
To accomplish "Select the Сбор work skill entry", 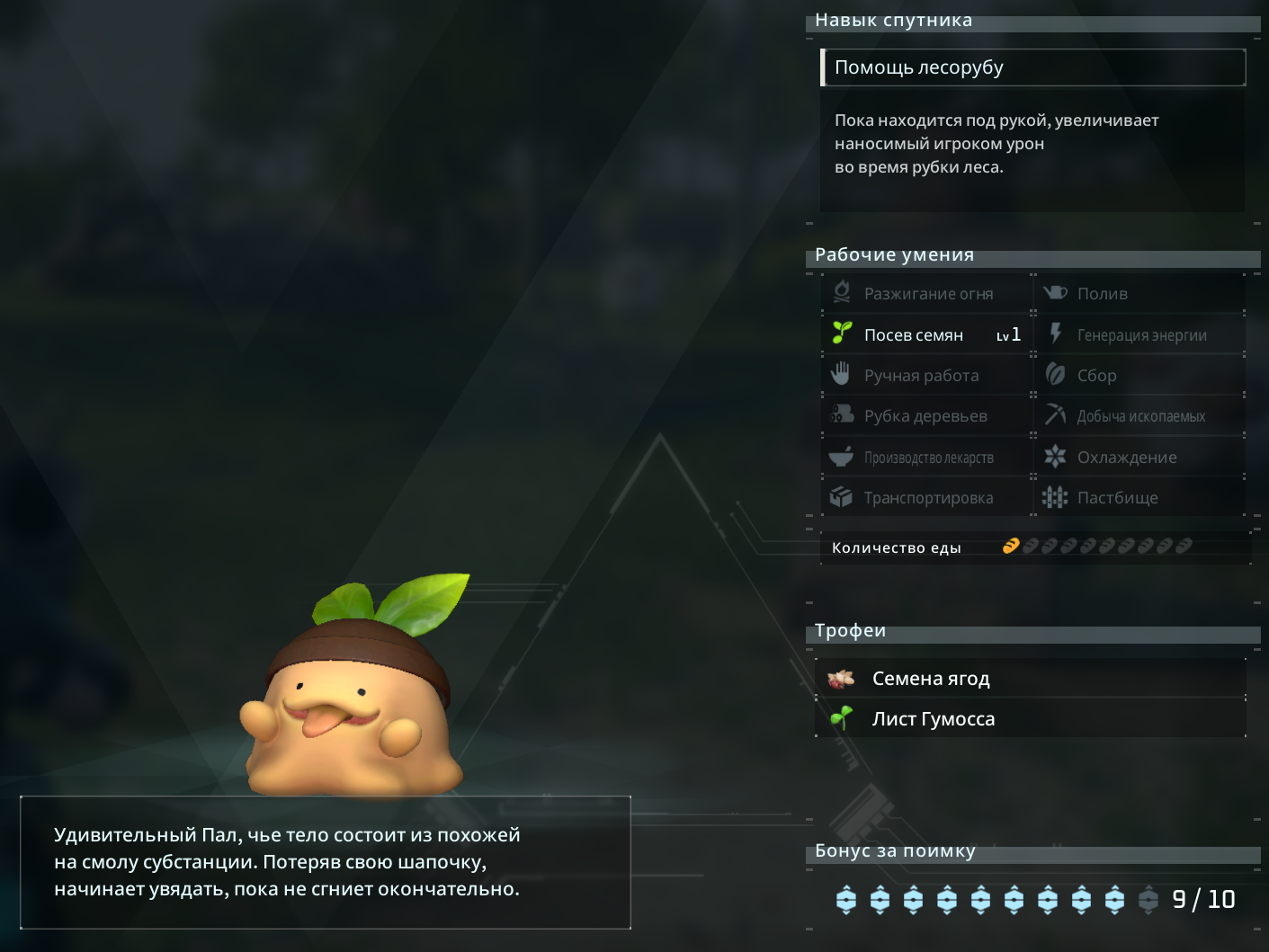I will (x=1140, y=375).
